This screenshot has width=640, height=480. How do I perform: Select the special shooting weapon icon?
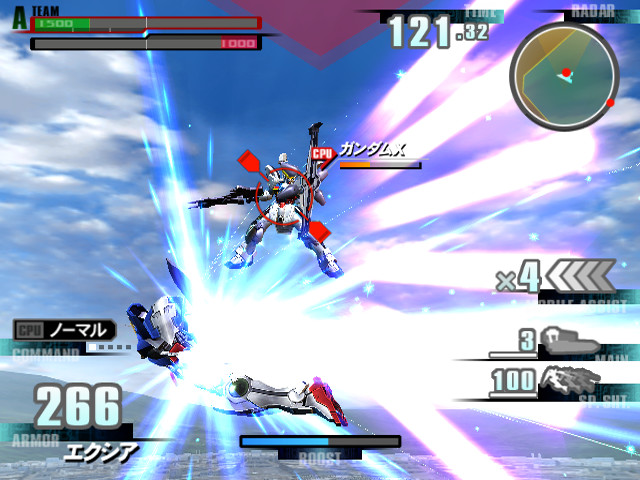coord(568,379)
